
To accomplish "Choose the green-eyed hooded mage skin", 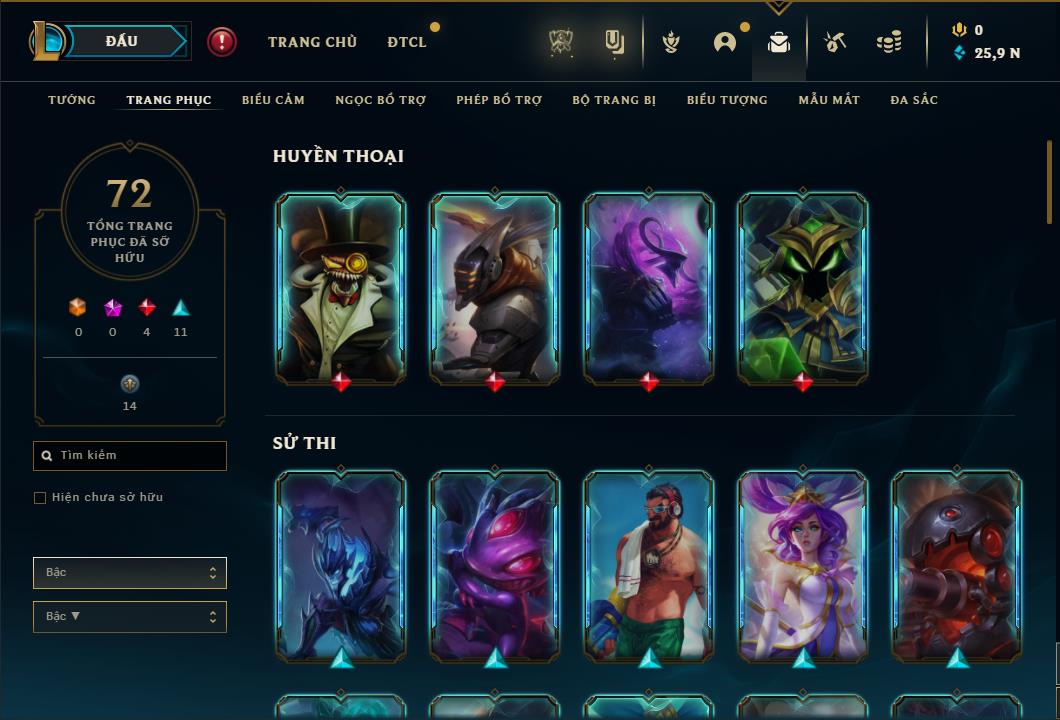I will [803, 287].
